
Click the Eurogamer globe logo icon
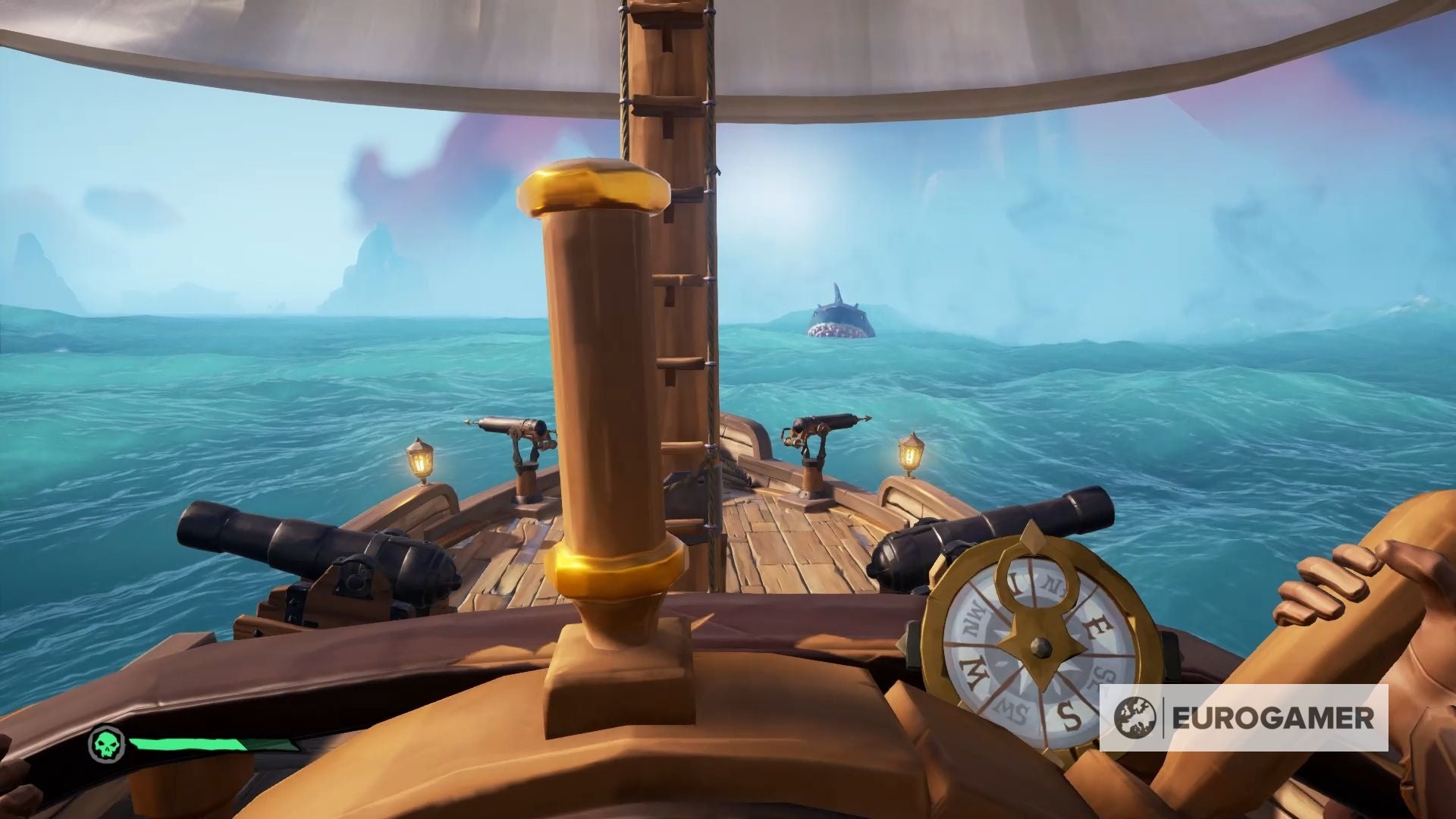click(x=1137, y=717)
